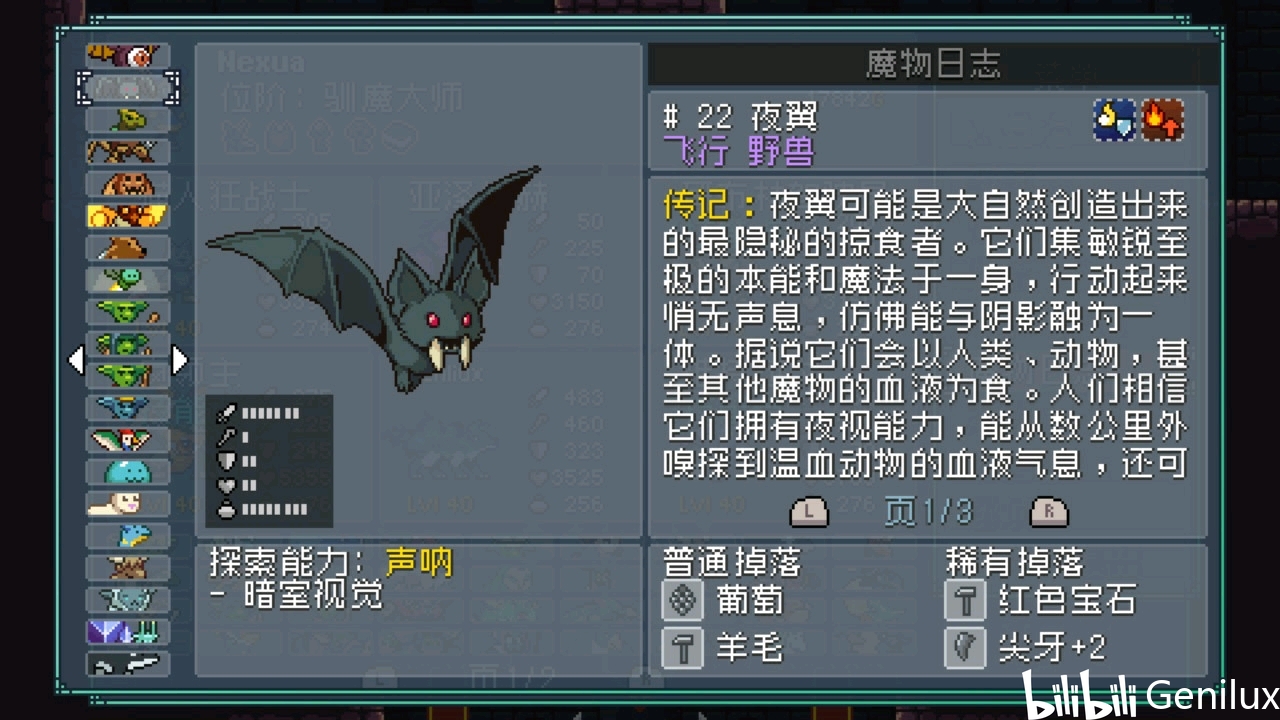Screen dimensions: 1280x720
Task: Click the right arrow beside monster list
Action: tap(180, 360)
